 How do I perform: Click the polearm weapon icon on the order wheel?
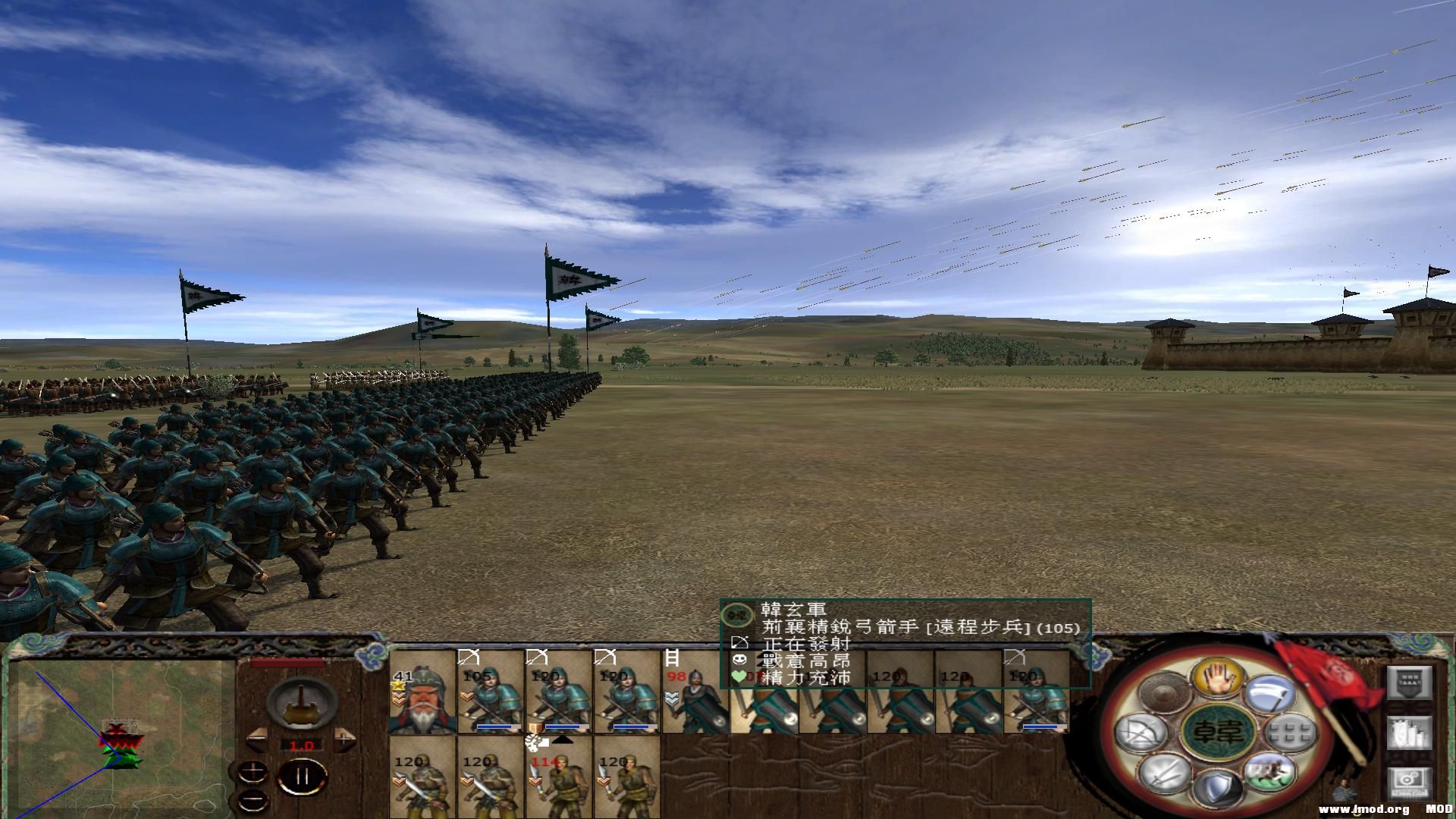click(1271, 692)
